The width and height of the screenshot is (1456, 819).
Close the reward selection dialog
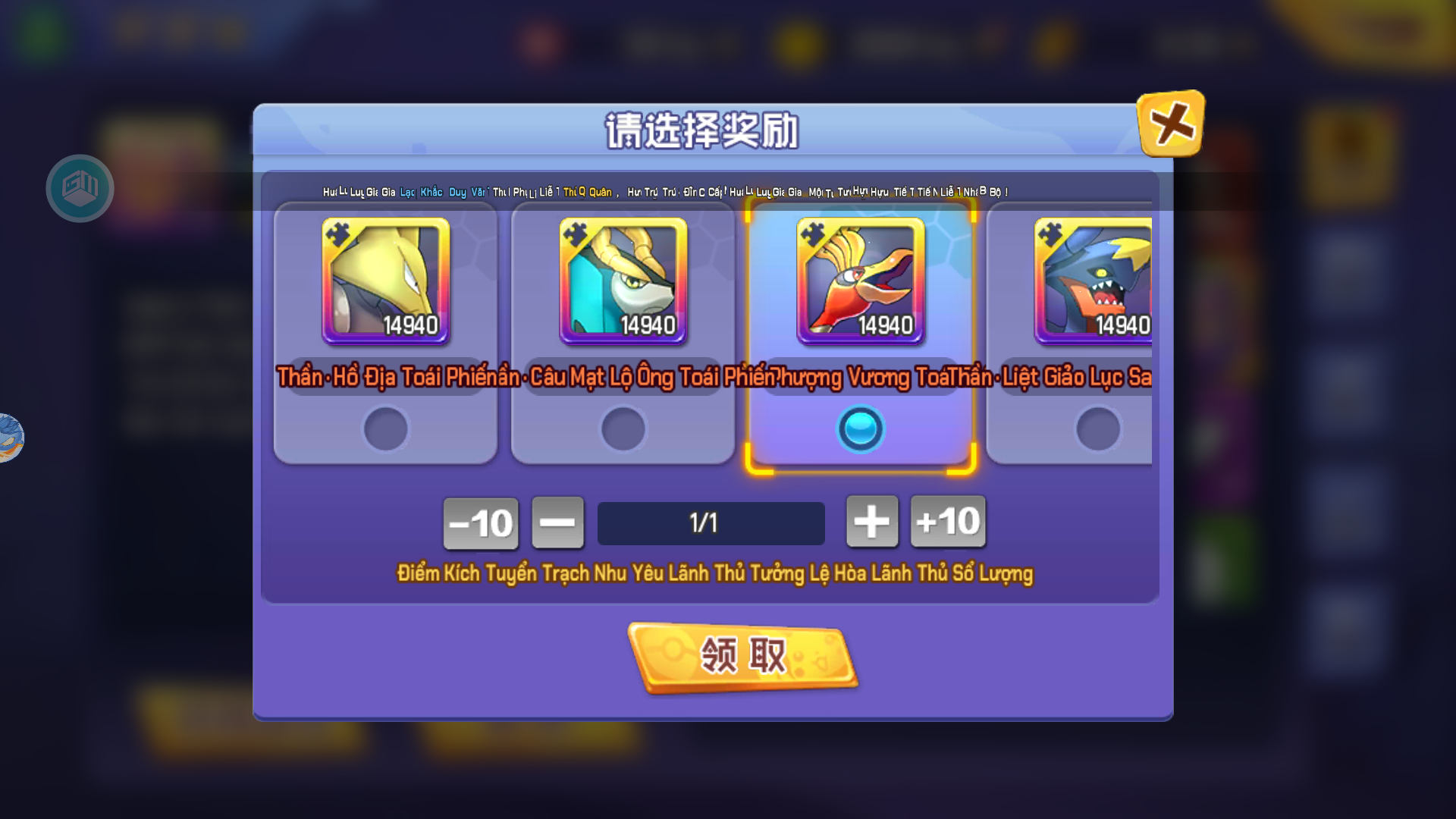(1170, 124)
